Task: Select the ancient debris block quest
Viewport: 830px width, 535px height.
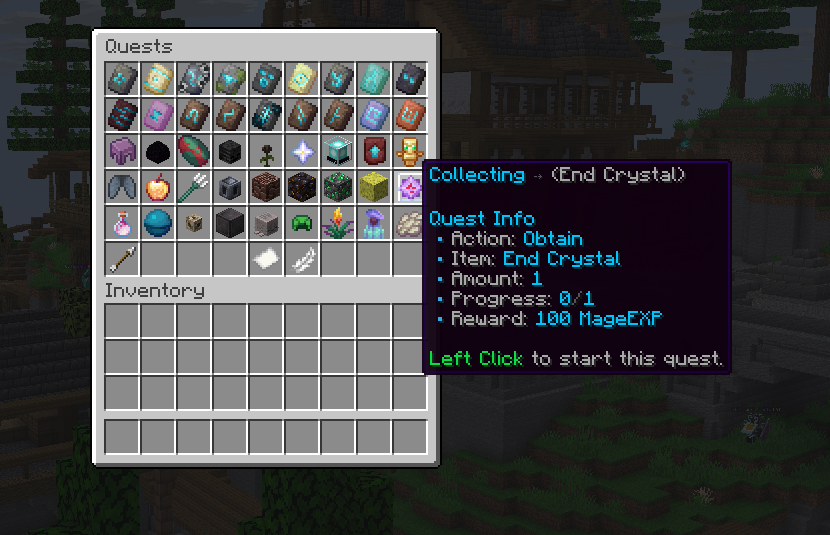Action: coord(266,186)
